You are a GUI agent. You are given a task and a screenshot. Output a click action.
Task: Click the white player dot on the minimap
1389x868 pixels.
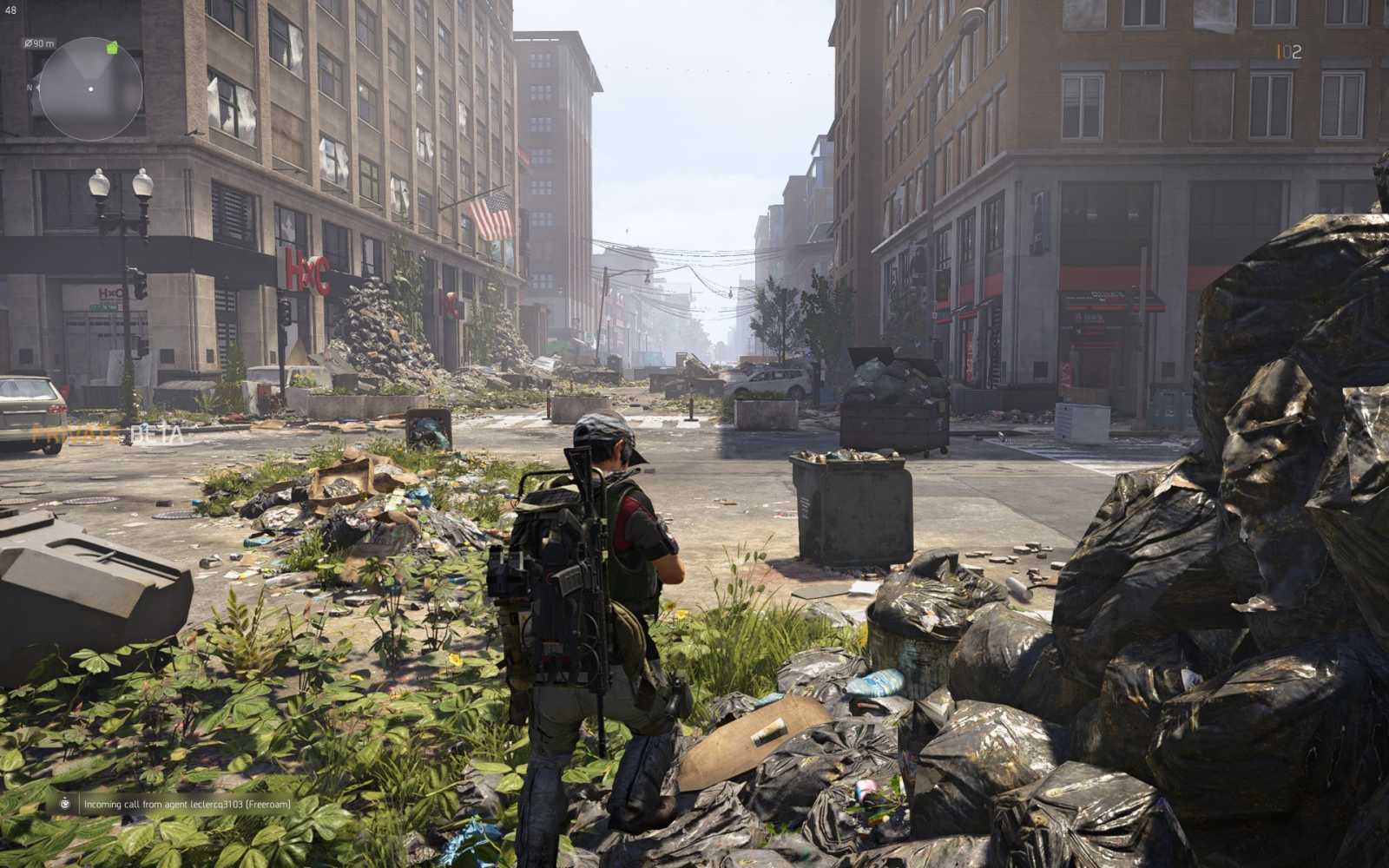point(90,89)
